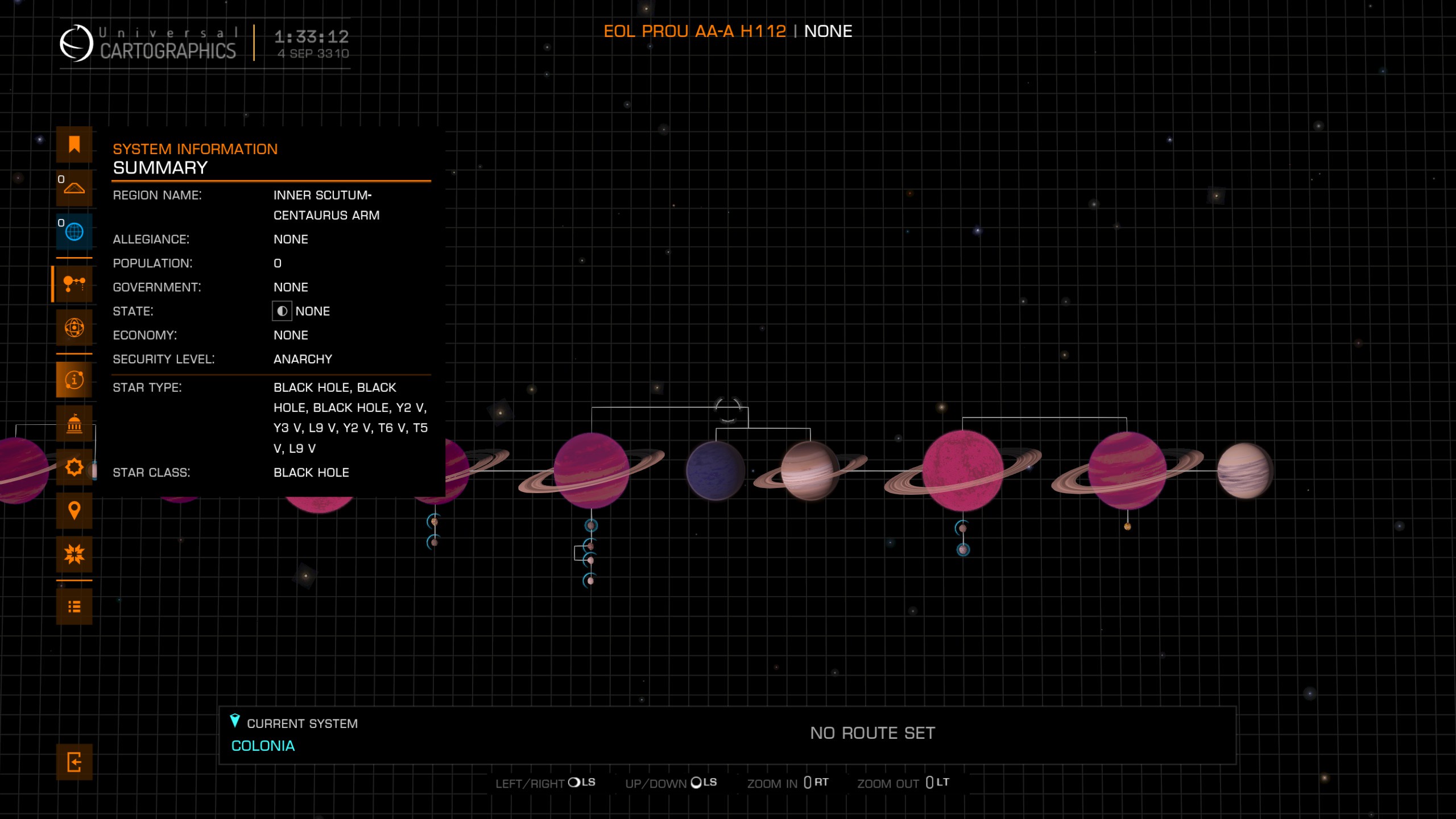Open the location pin tab
Viewport: 1456px width, 819px height.
click(x=74, y=511)
